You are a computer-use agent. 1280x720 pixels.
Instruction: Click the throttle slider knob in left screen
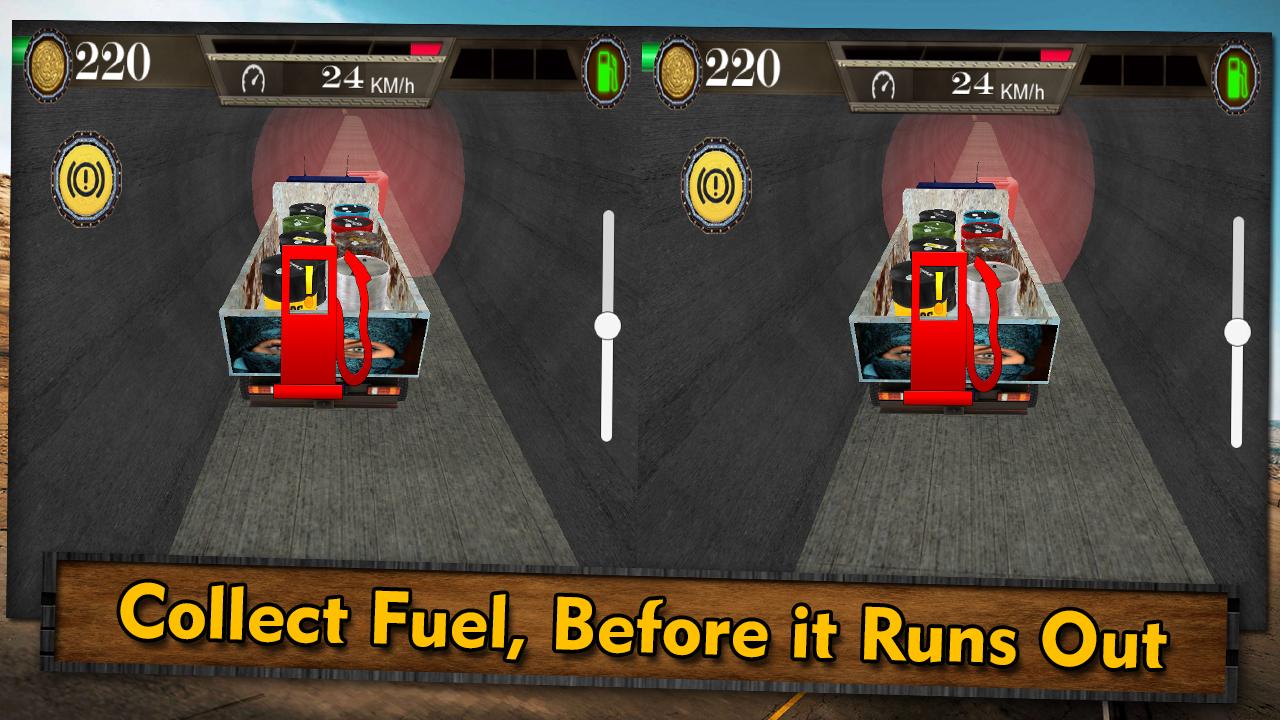(x=607, y=325)
